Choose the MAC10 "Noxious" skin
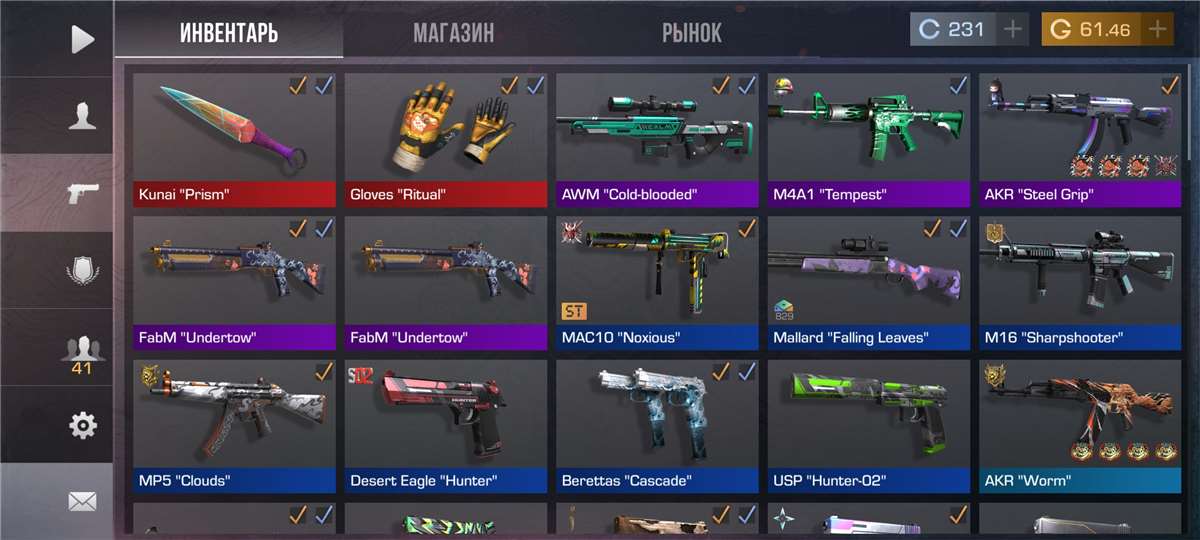1200x540 pixels. tap(658, 283)
